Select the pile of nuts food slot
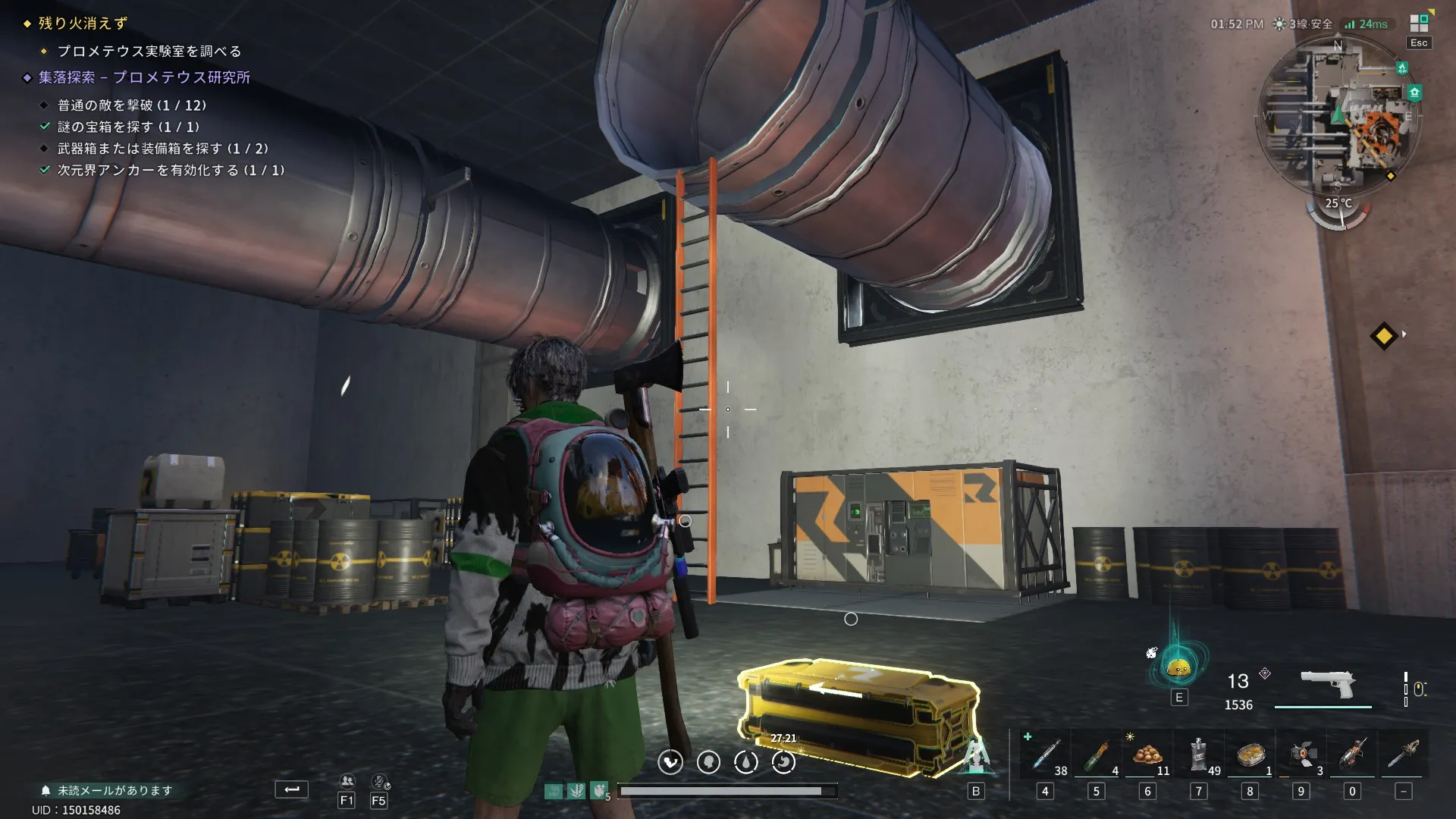The width and height of the screenshot is (1456, 819). pyautogui.click(x=1147, y=755)
